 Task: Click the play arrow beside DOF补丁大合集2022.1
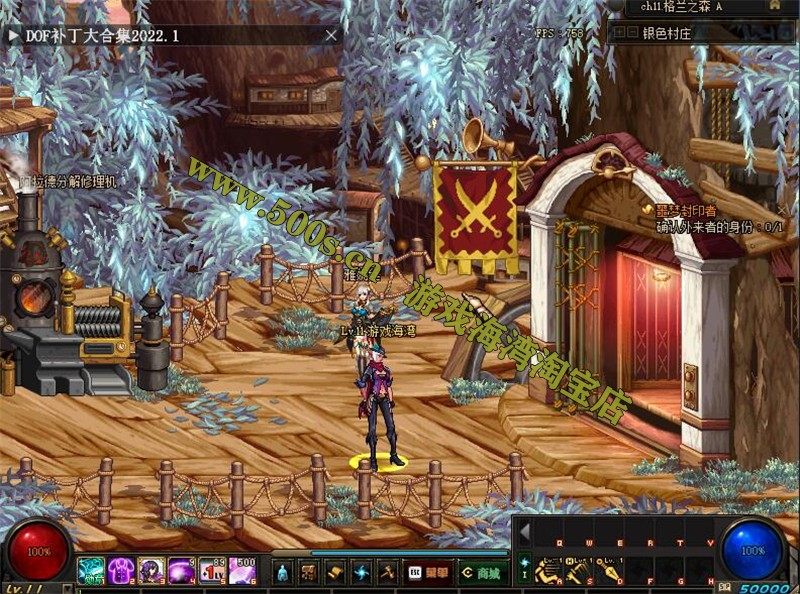coord(13,35)
